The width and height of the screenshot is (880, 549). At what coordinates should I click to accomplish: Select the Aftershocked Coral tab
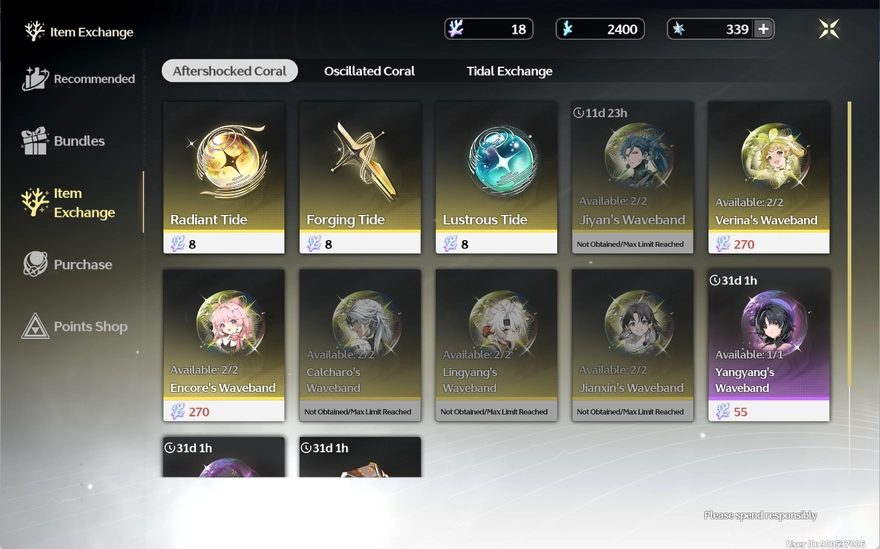[229, 71]
